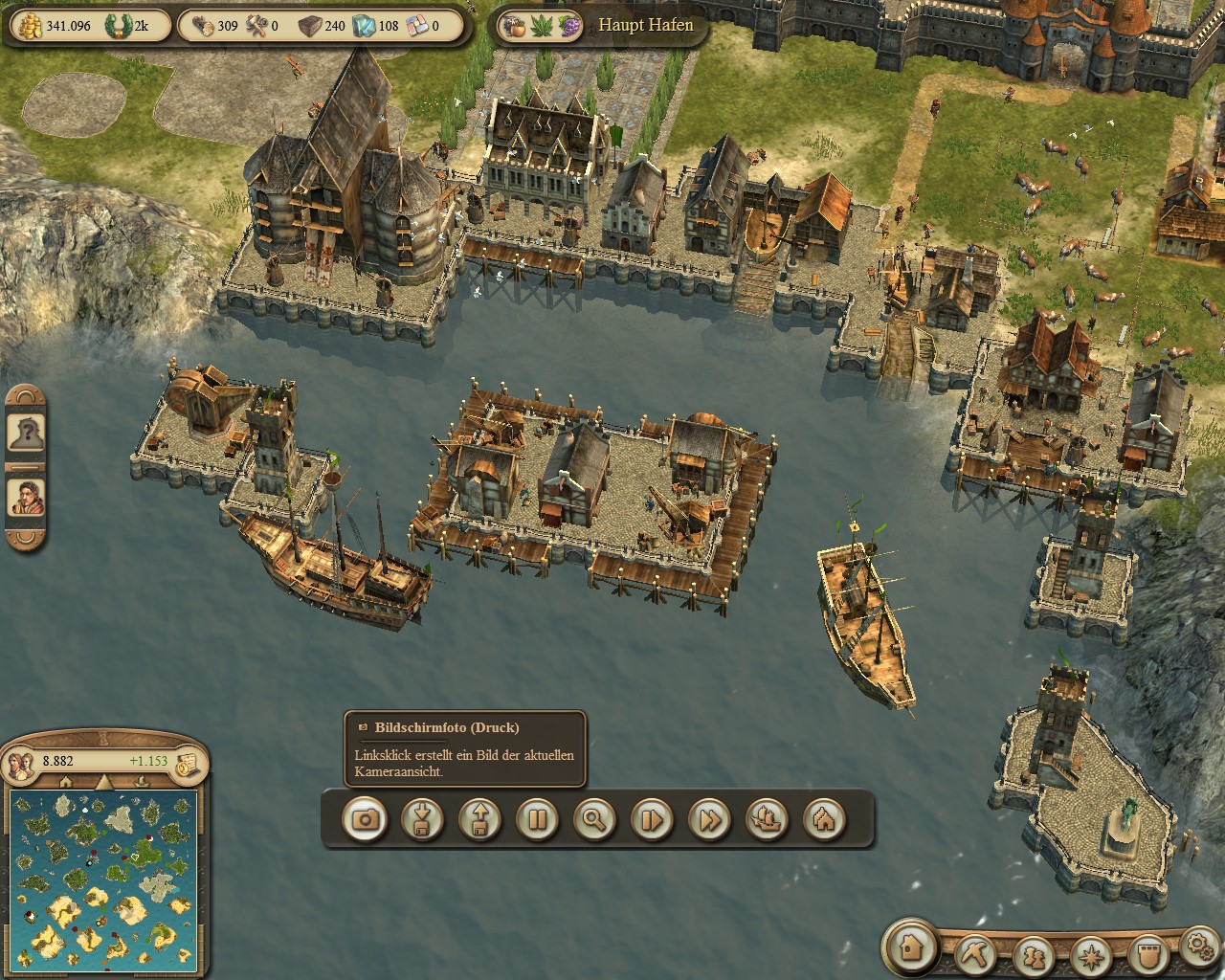
Task: Click the chess-piece silhouette icon on the left
Action: (24, 434)
